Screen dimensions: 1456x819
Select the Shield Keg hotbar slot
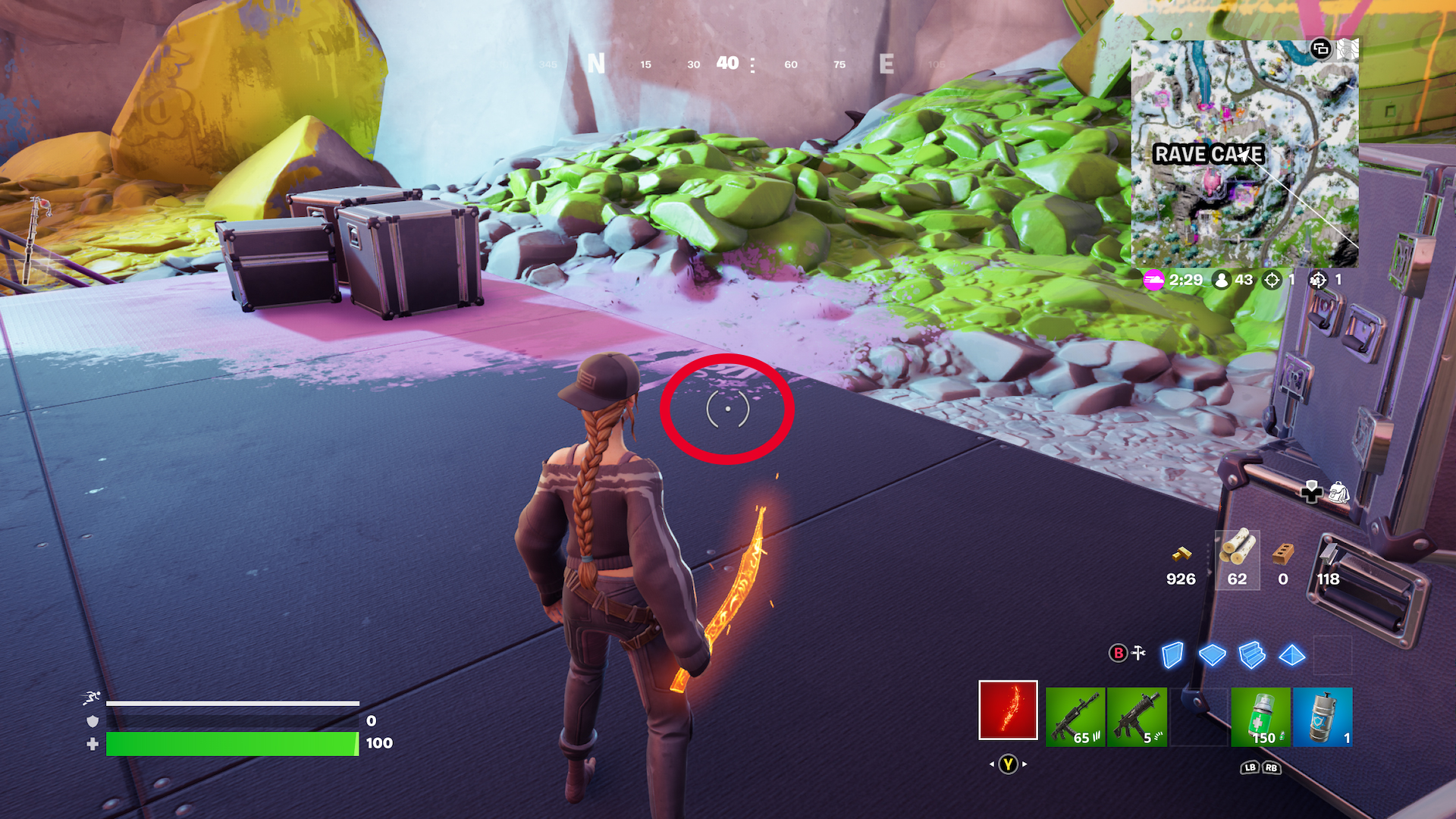pos(1323,717)
